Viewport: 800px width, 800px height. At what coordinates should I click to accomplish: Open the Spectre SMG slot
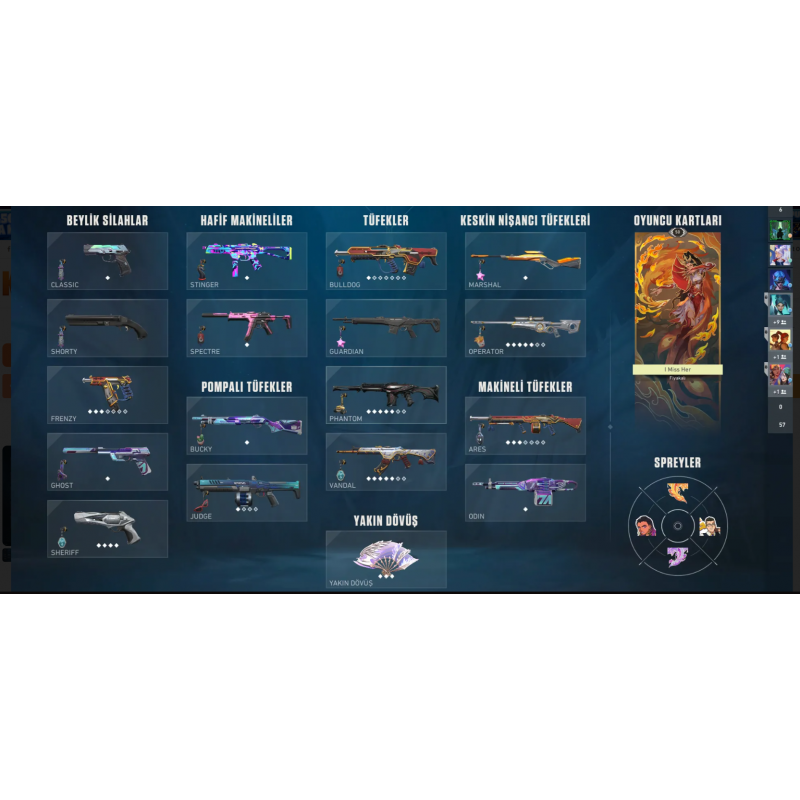click(x=246, y=328)
